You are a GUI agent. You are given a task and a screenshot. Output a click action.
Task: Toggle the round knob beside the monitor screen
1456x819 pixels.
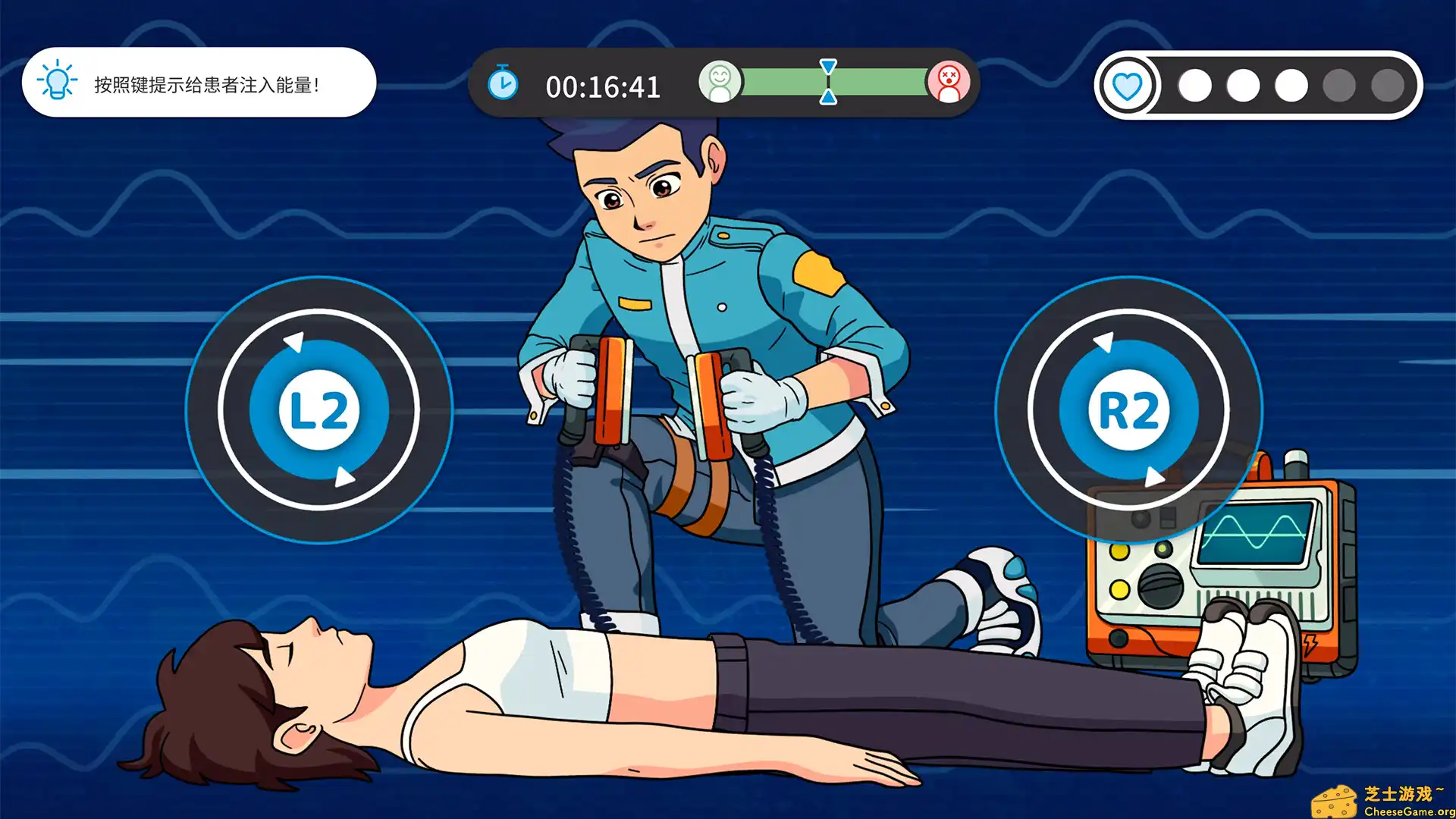coord(1160,585)
